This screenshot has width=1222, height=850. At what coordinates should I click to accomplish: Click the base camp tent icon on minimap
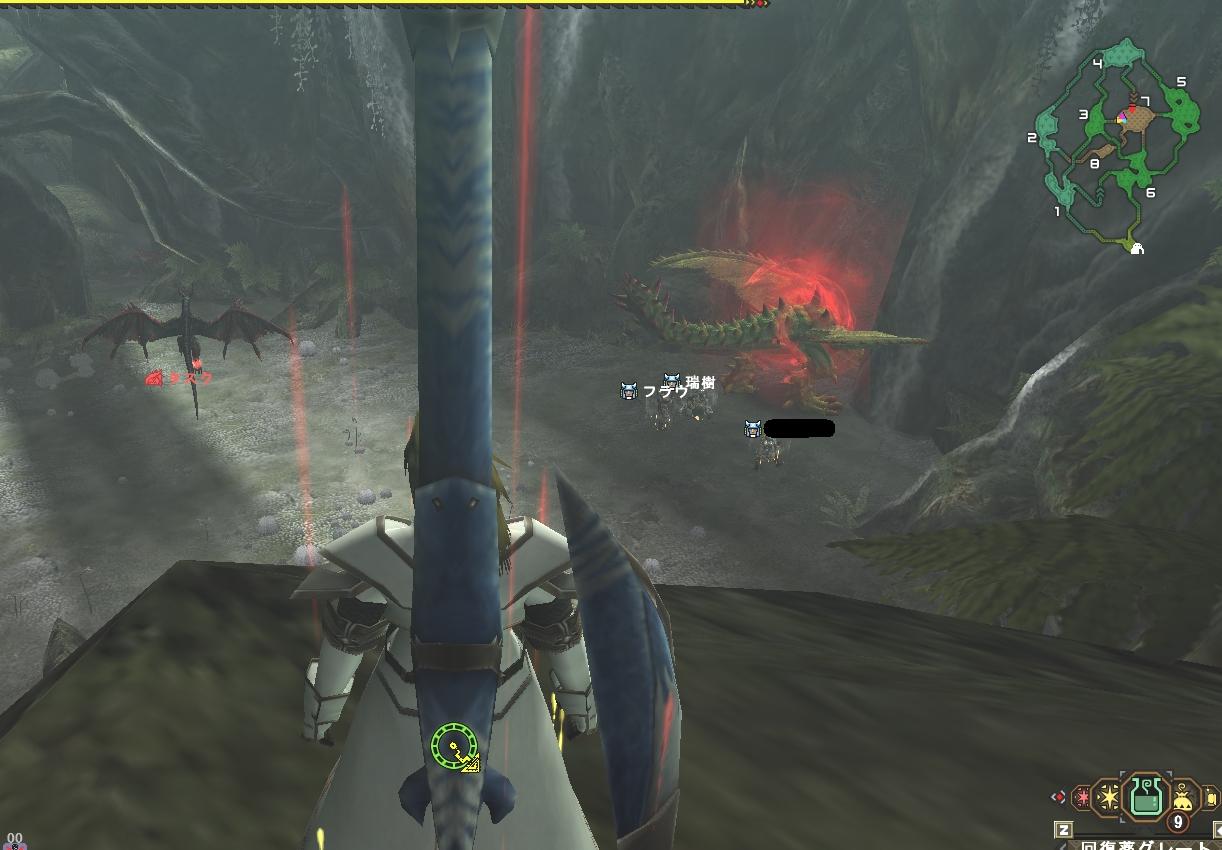1136,249
